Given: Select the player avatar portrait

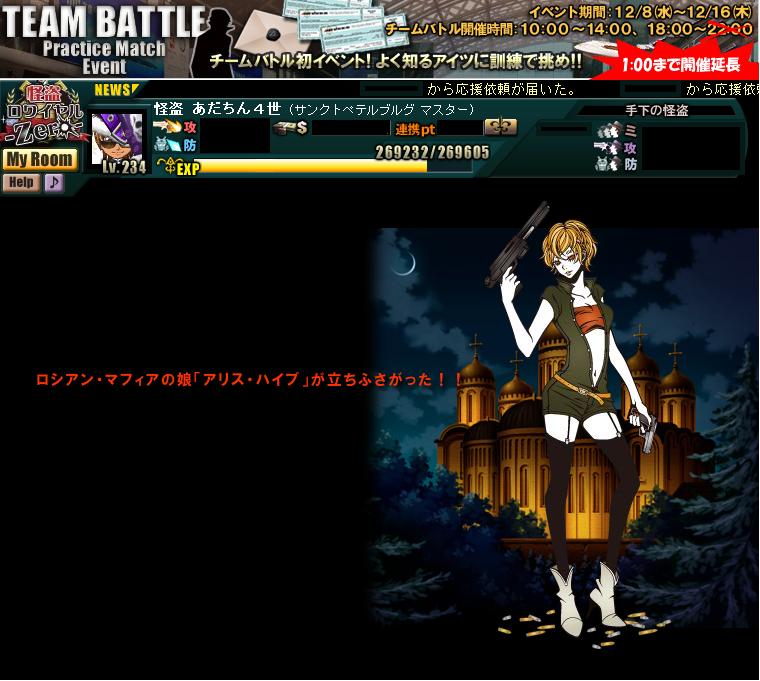Looking at the screenshot, I should click(118, 137).
